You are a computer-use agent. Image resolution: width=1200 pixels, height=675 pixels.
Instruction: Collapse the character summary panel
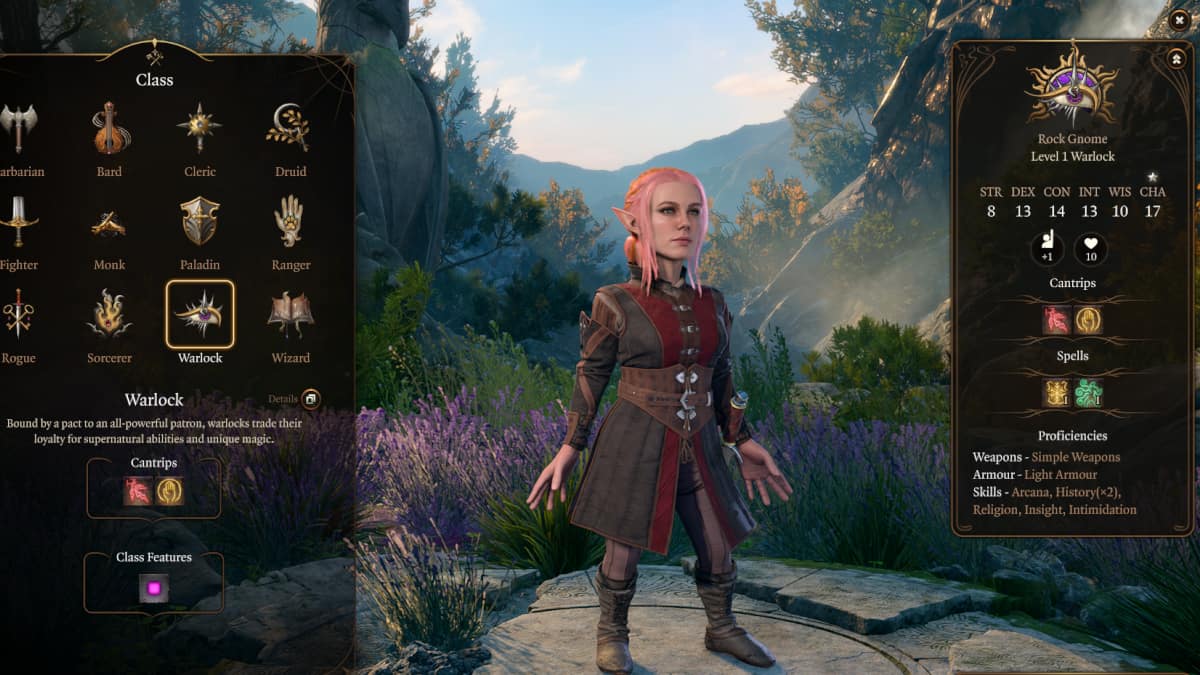pyautogui.click(x=1176, y=59)
